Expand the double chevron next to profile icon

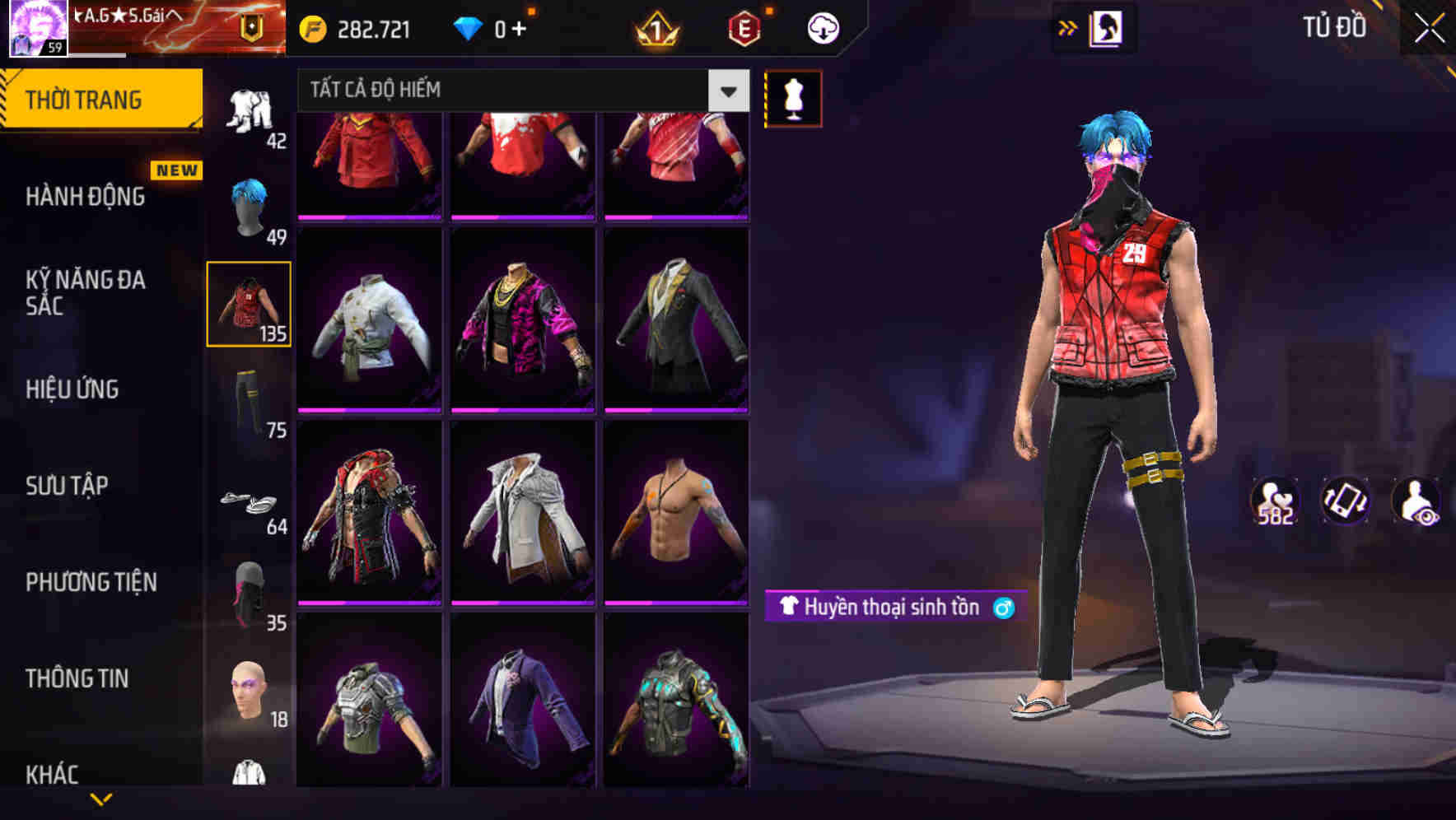pyautogui.click(x=1068, y=27)
